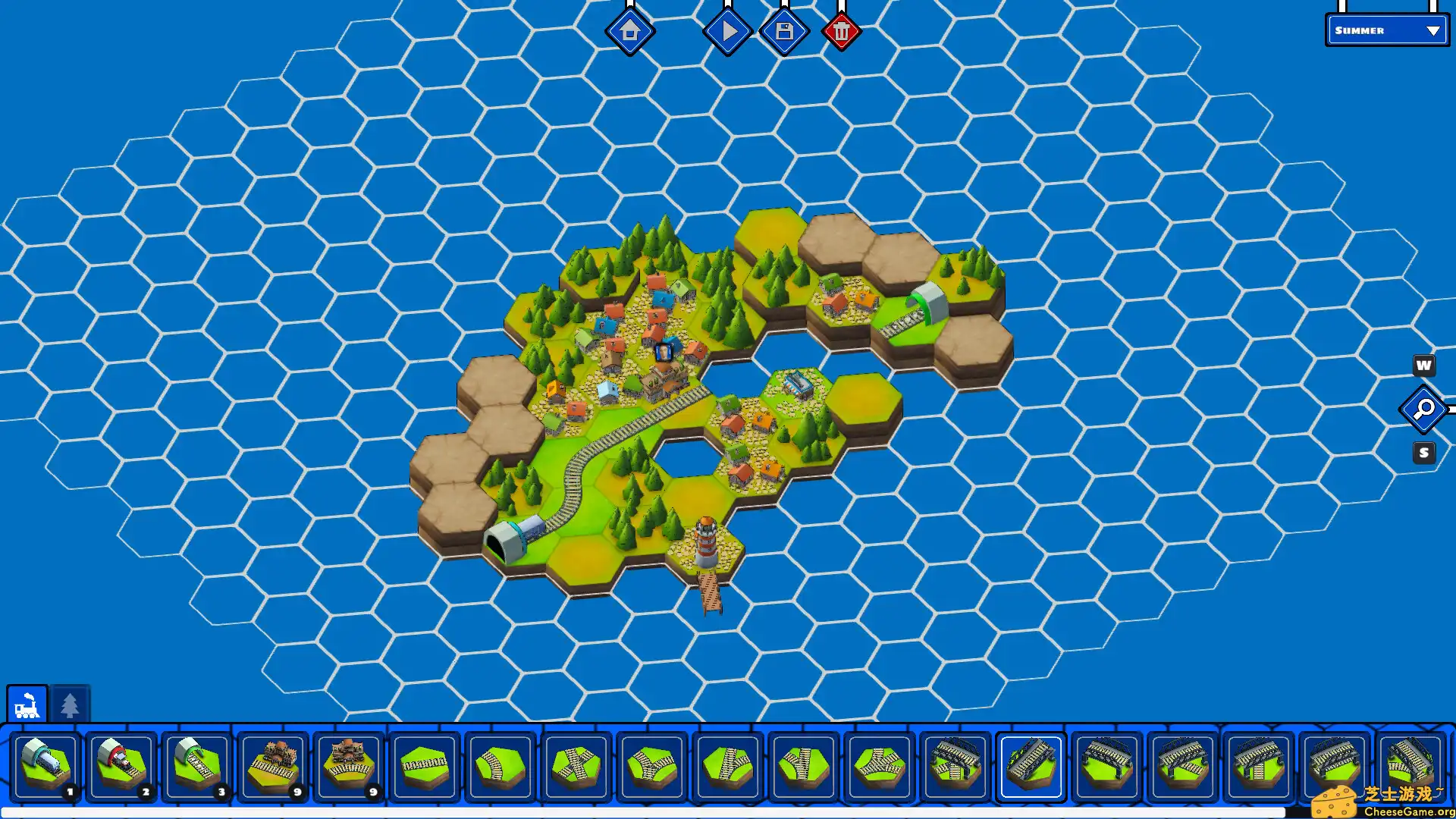1456x819 pixels.
Task: Enable the W view control
Action: click(1423, 366)
